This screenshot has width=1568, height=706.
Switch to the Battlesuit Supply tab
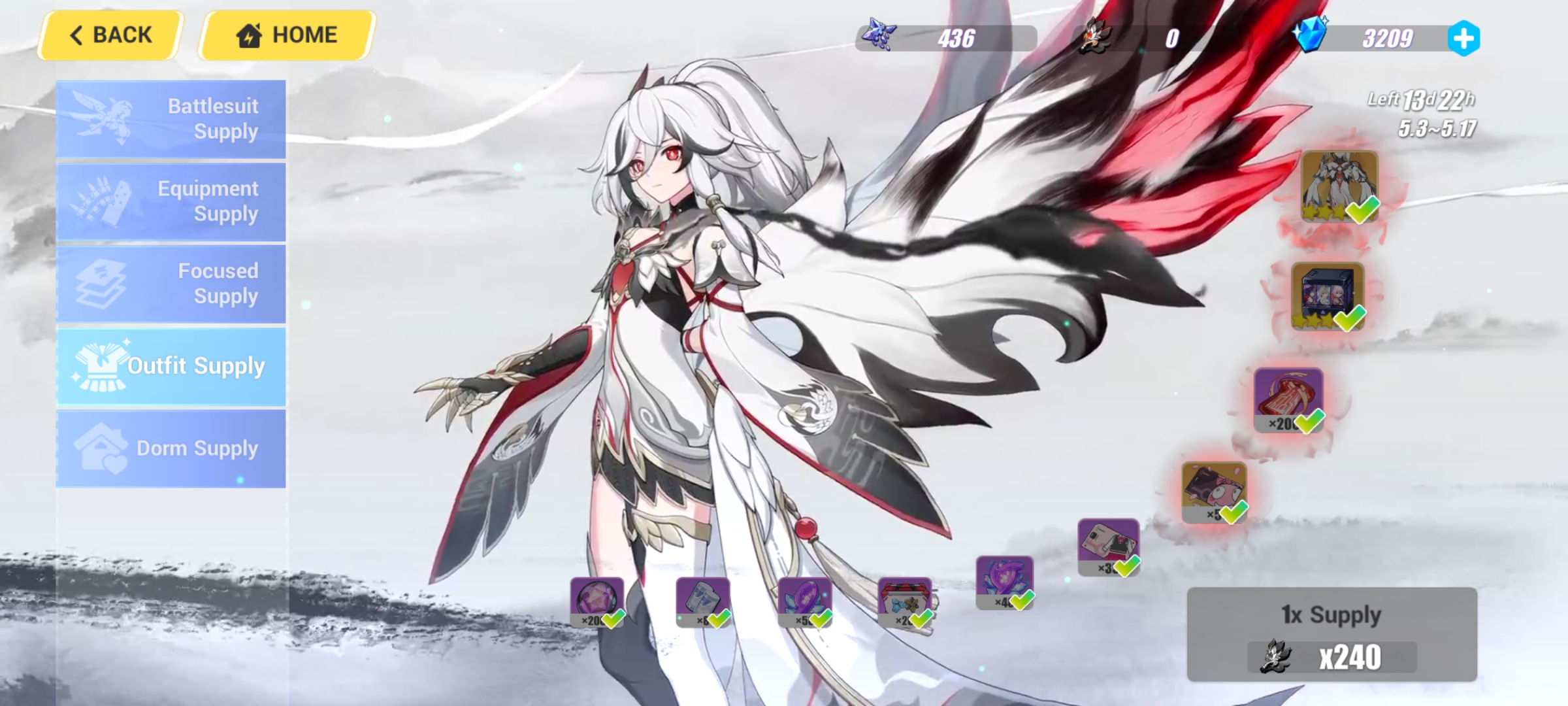pos(171,118)
